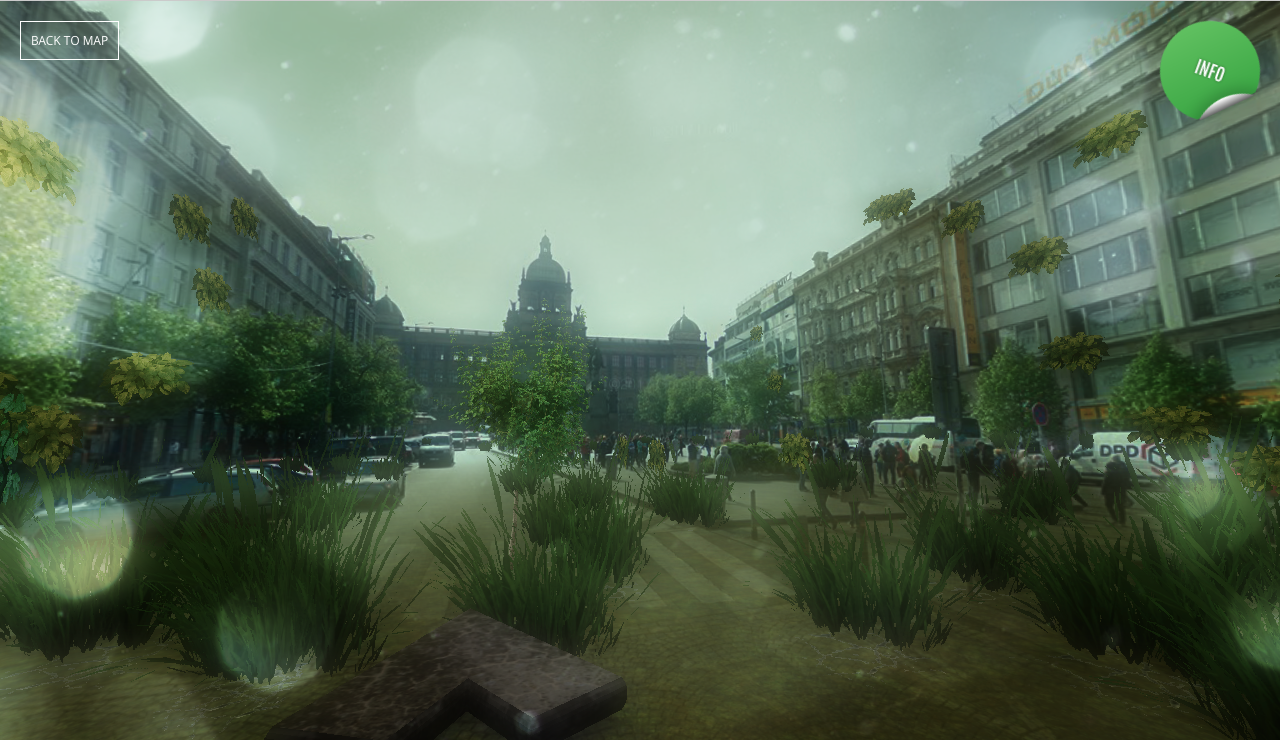Screen dimensions: 1280x740
Task: Open the green Info sticker
Action: tap(1208, 69)
